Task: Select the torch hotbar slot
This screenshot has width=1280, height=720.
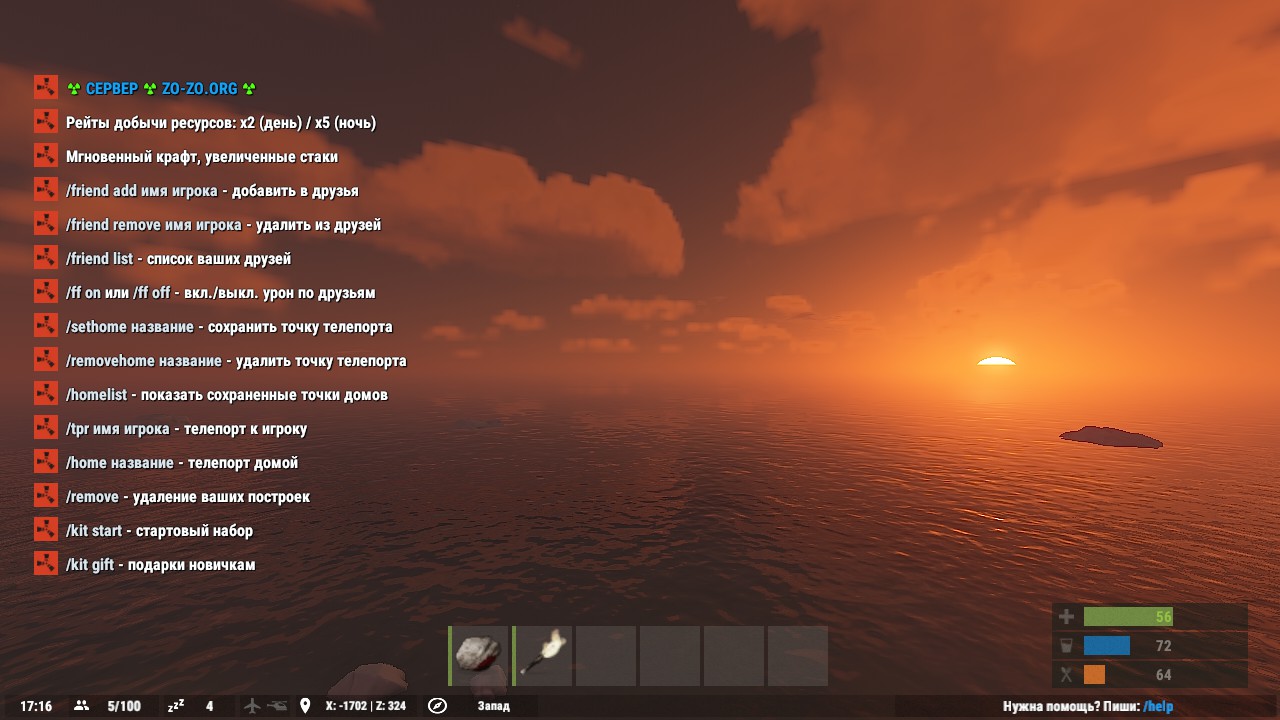Action: pyautogui.click(x=543, y=656)
